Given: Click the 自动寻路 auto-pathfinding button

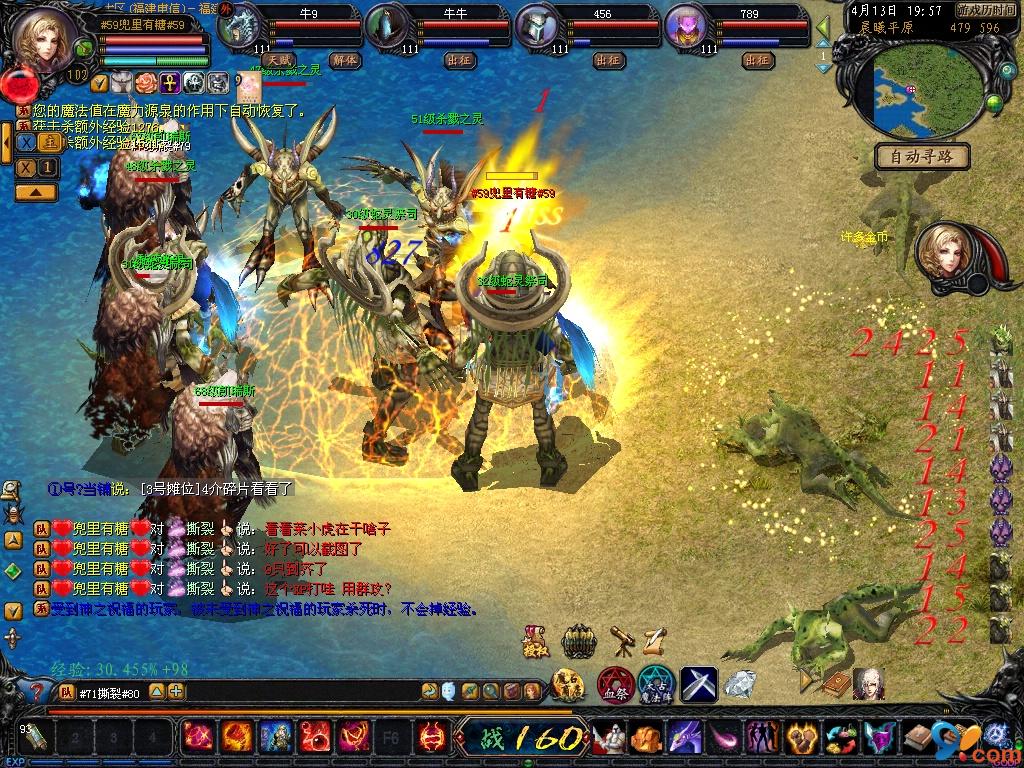Looking at the screenshot, I should coord(922,157).
